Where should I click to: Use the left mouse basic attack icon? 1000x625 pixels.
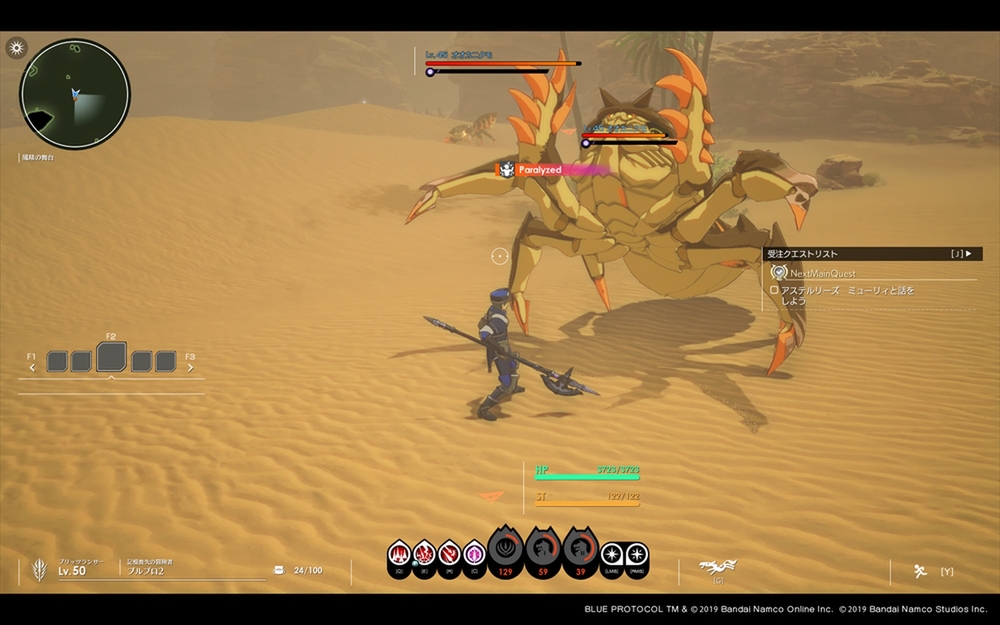[611, 553]
